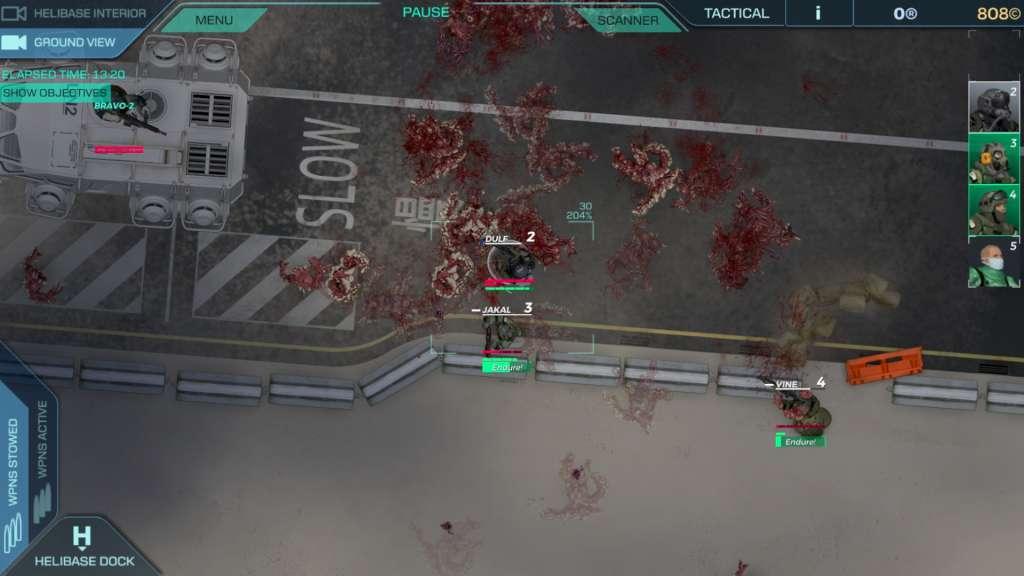Screen dimensions: 1024x576
Task: Show the mission objectives
Action: coord(54,93)
